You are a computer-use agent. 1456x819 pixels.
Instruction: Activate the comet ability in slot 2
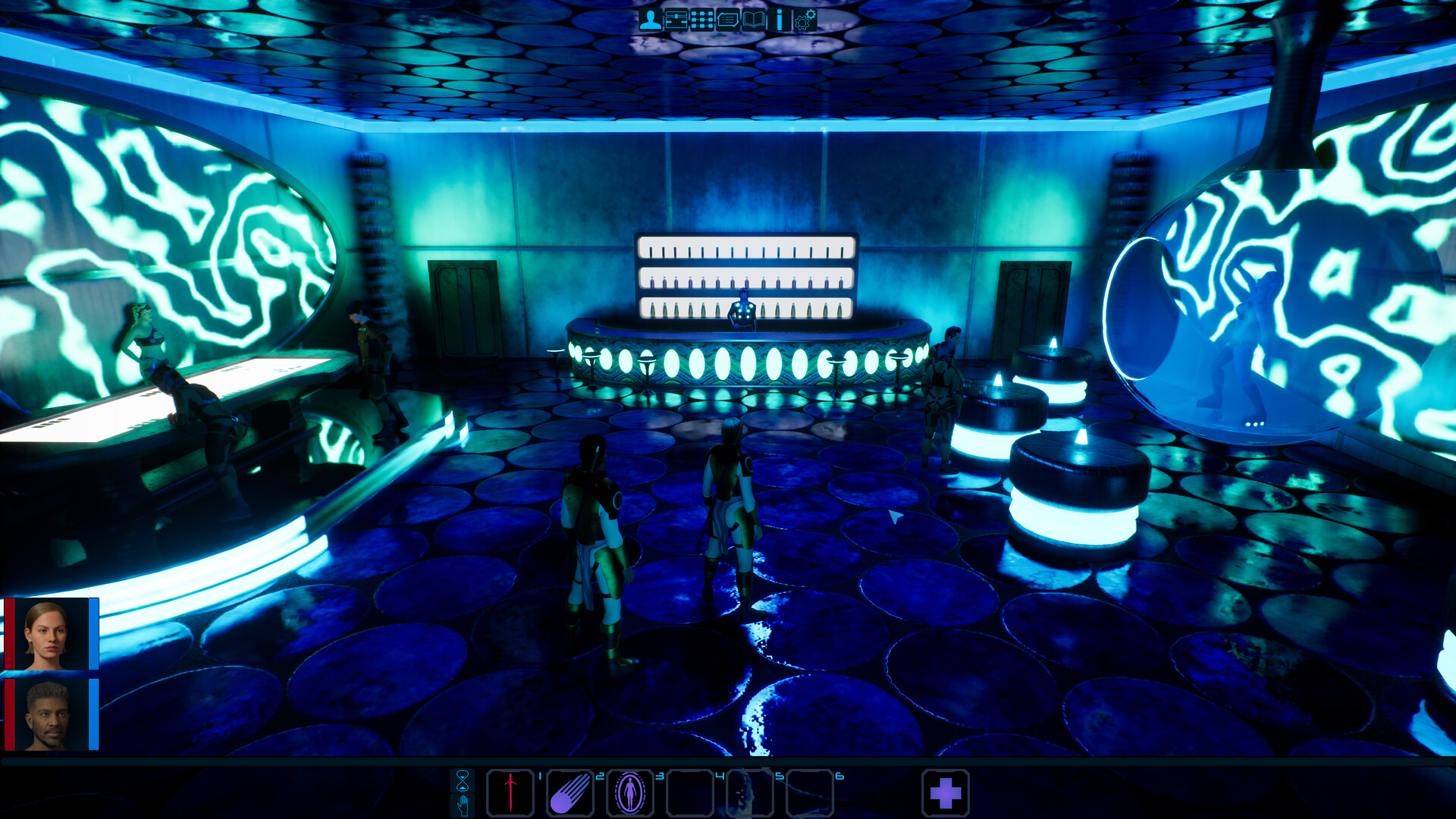click(570, 791)
